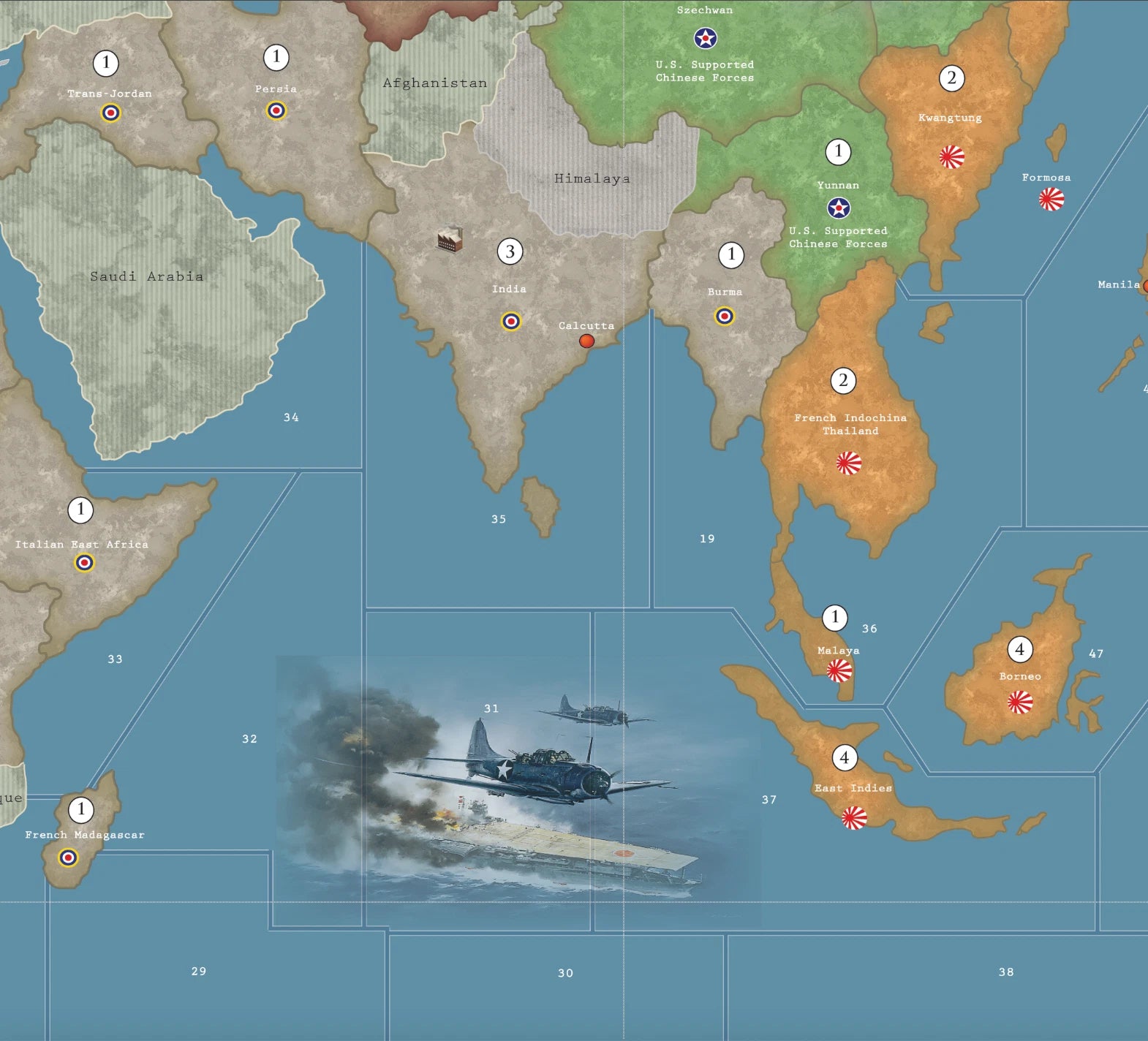Choose the Burma territory
Screen dimensions: 1148x1041
724,292
